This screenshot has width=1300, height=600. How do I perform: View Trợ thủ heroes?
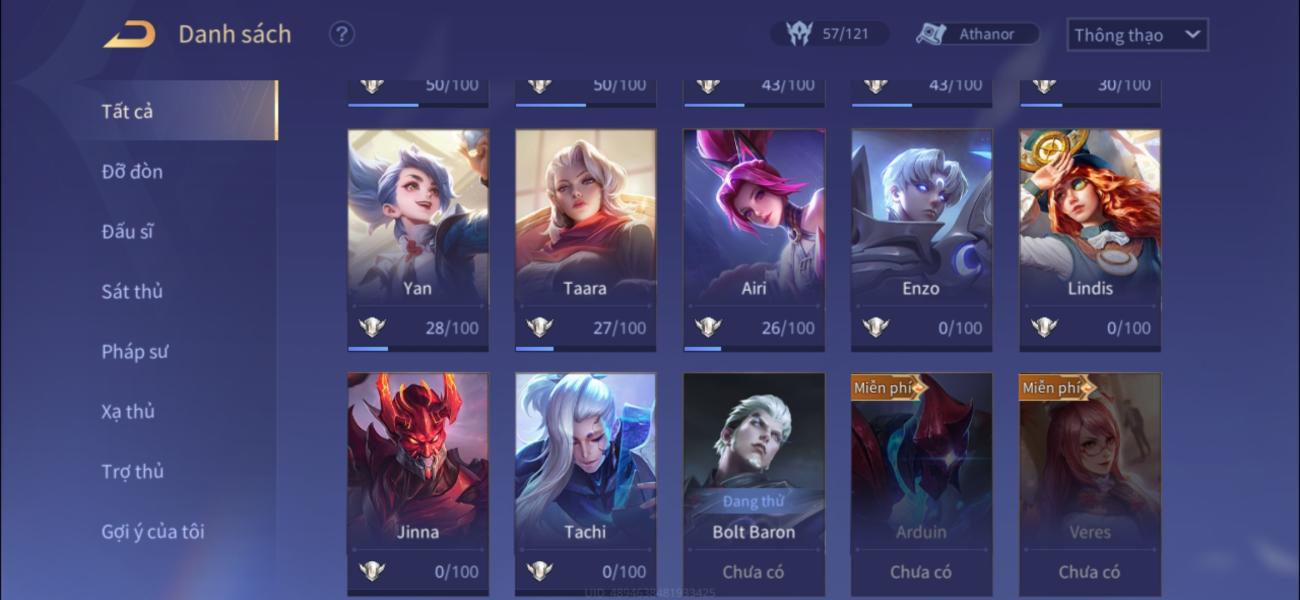pos(132,471)
